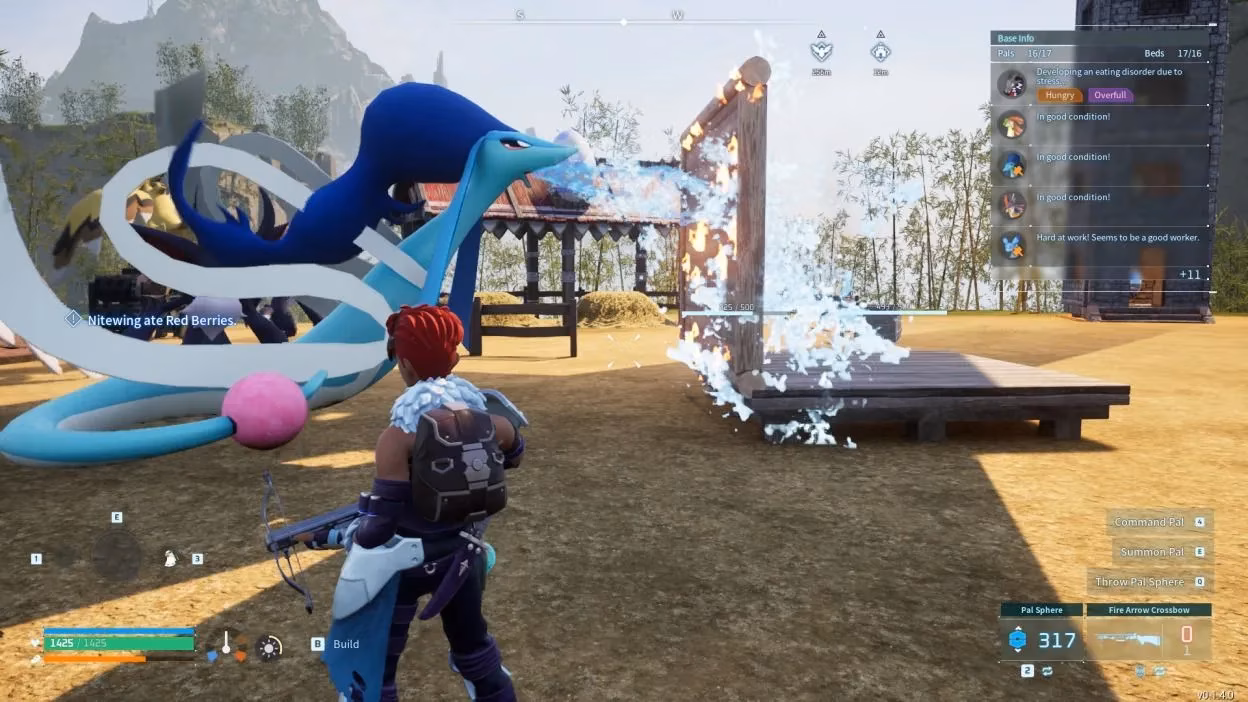
Task: Click the Throw Pal Sphere label
Action: coord(1139,582)
